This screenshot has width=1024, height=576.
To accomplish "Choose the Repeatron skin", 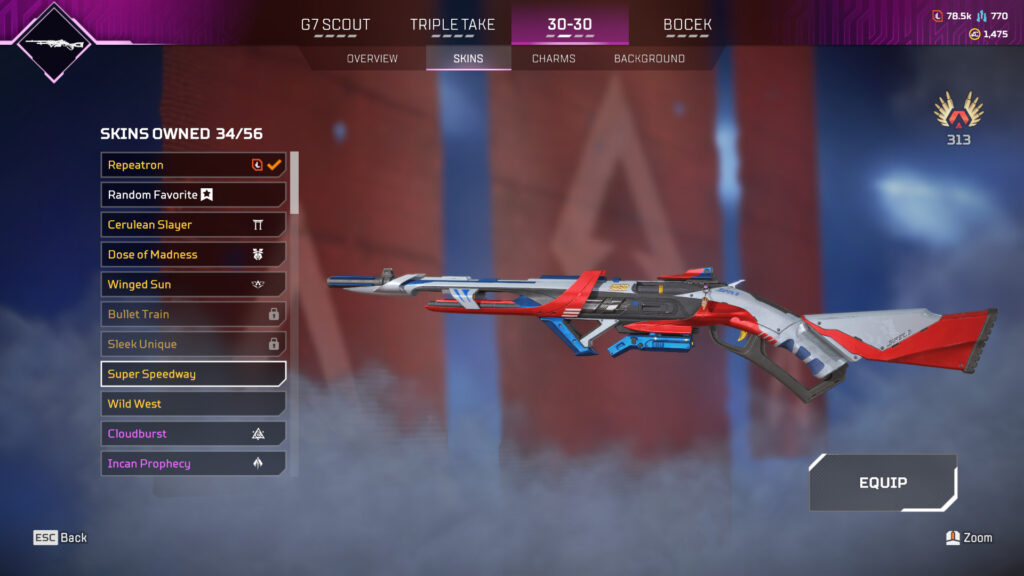I will [193, 165].
